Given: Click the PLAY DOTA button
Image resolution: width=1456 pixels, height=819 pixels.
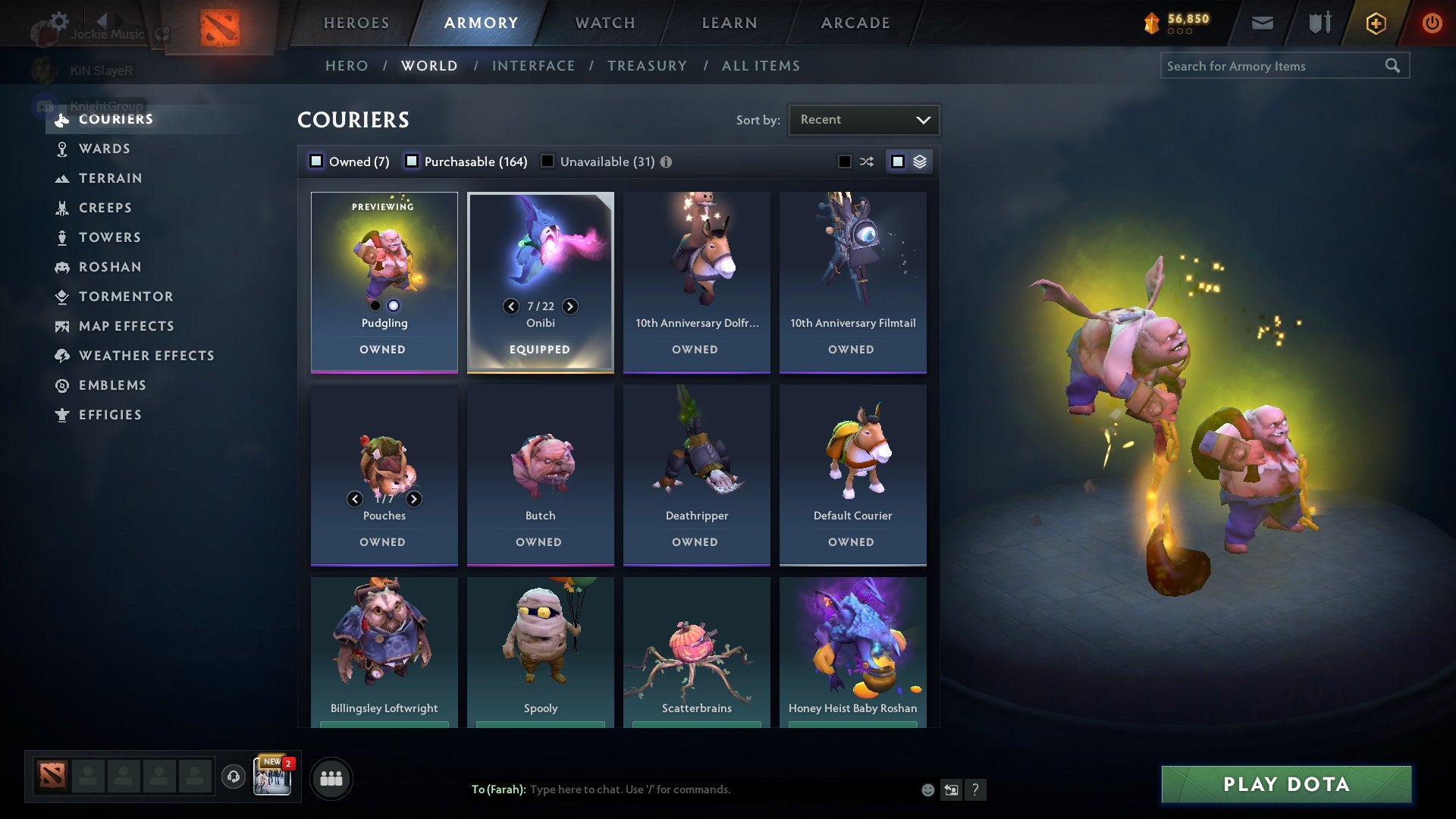Looking at the screenshot, I should (1284, 785).
